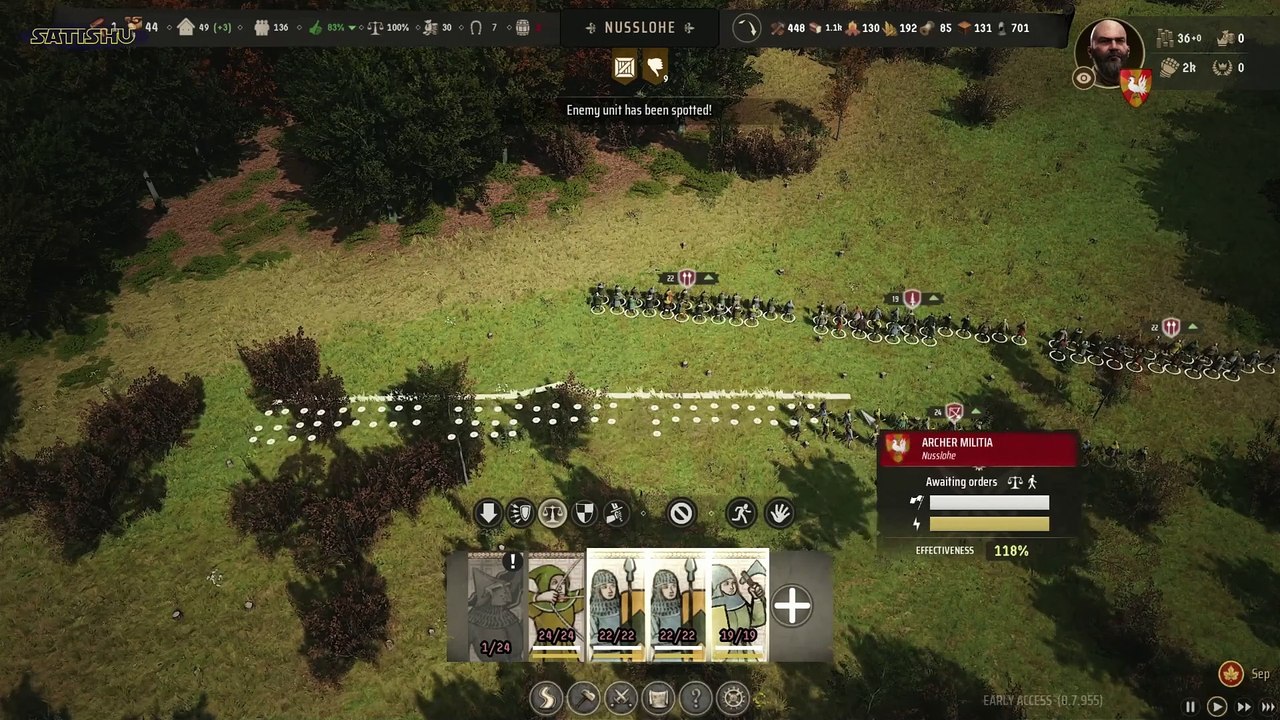Choose the checkered shield stance
The image size is (1280, 720).
584,514
